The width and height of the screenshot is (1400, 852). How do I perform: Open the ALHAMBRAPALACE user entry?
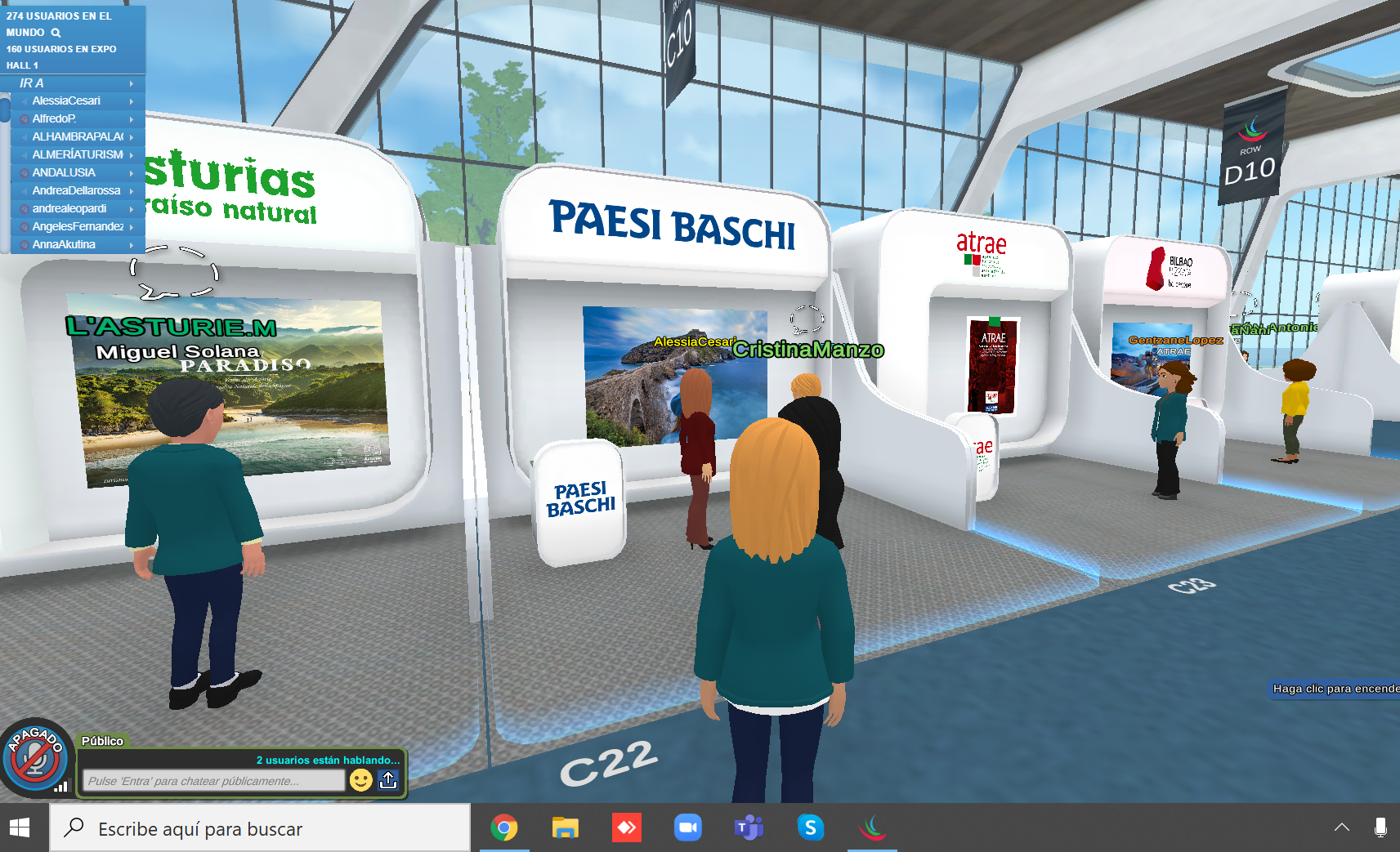pyautogui.click(x=78, y=137)
